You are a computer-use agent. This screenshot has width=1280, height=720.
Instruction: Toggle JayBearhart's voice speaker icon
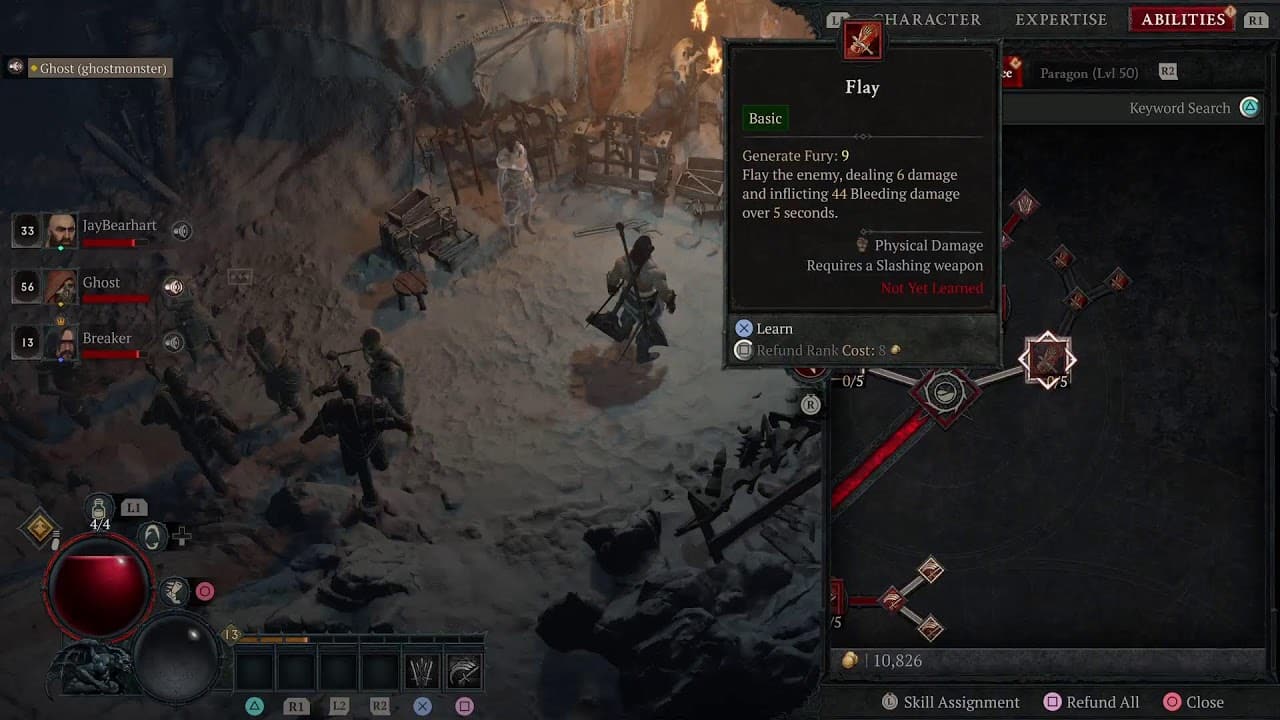click(x=181, y=231)
